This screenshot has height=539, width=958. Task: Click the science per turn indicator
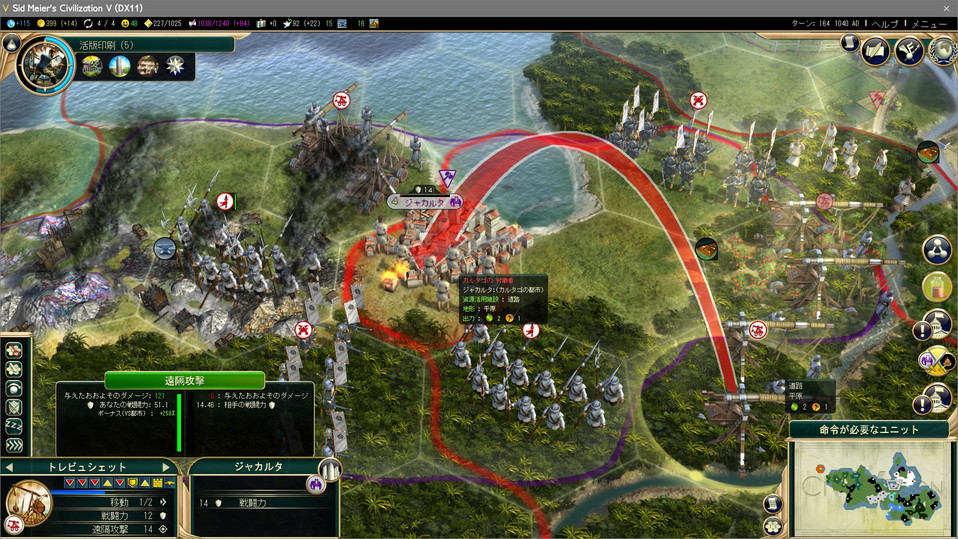click(x=20, y=23)
